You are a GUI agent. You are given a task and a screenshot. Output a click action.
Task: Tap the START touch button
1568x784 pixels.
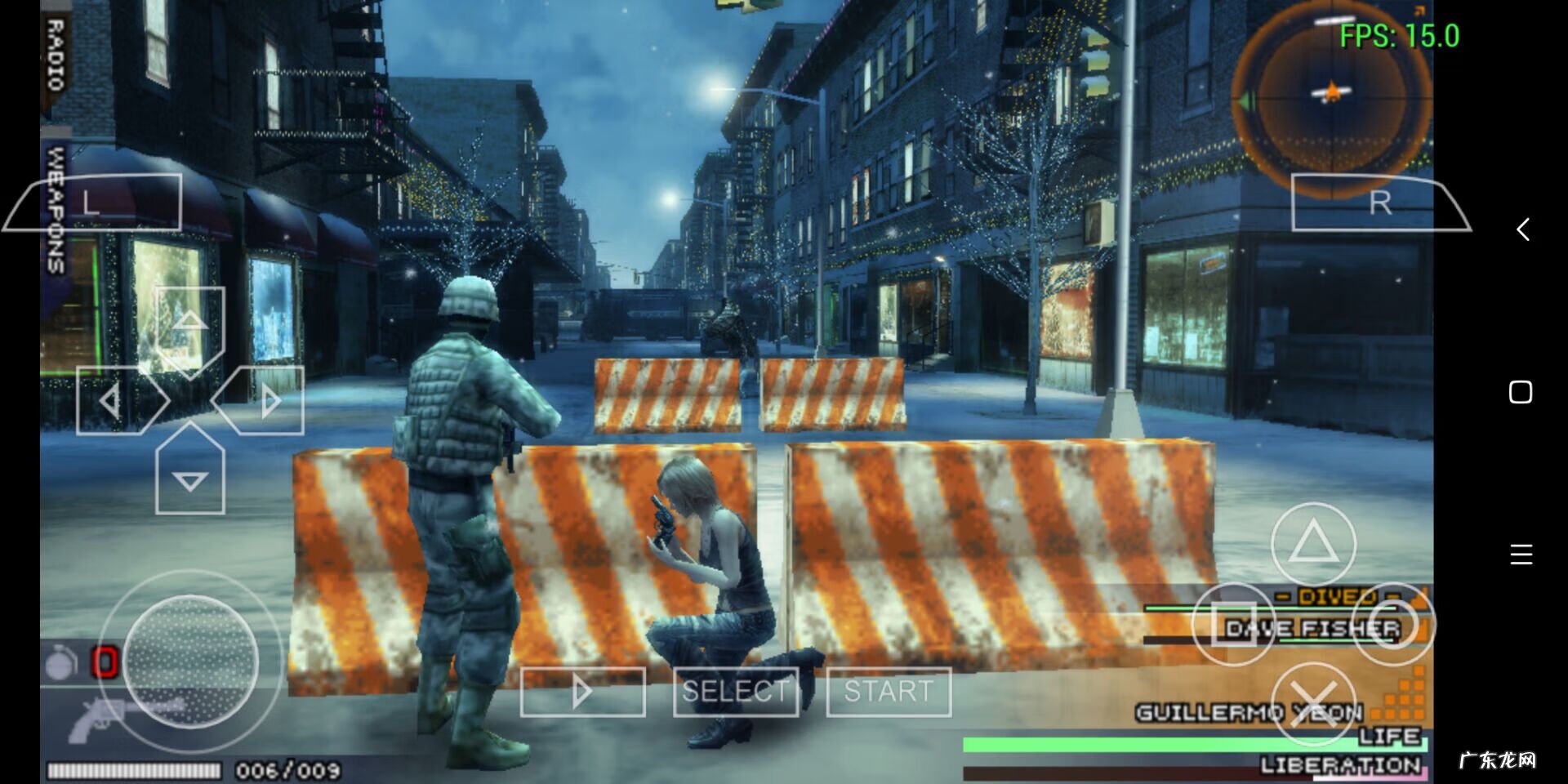pyautogui.click(x=889, y=692)
